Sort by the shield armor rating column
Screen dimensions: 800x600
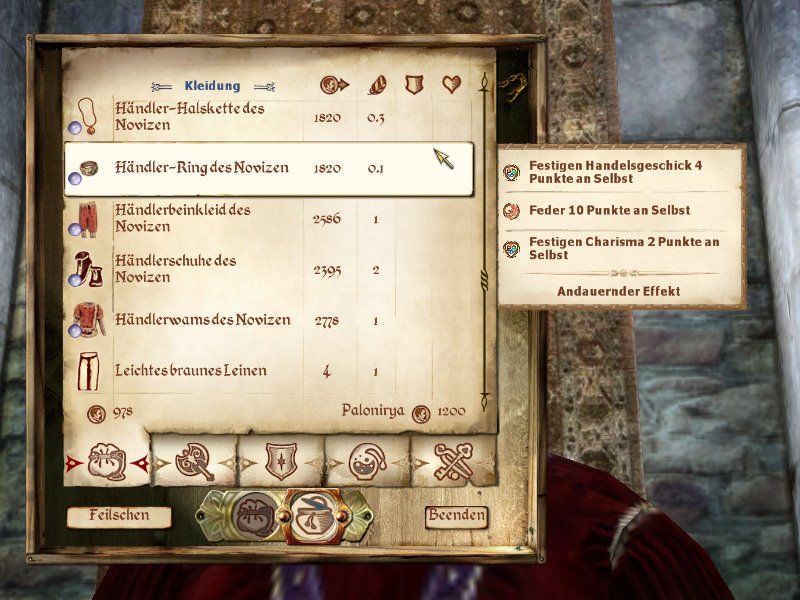click(414, 85)
